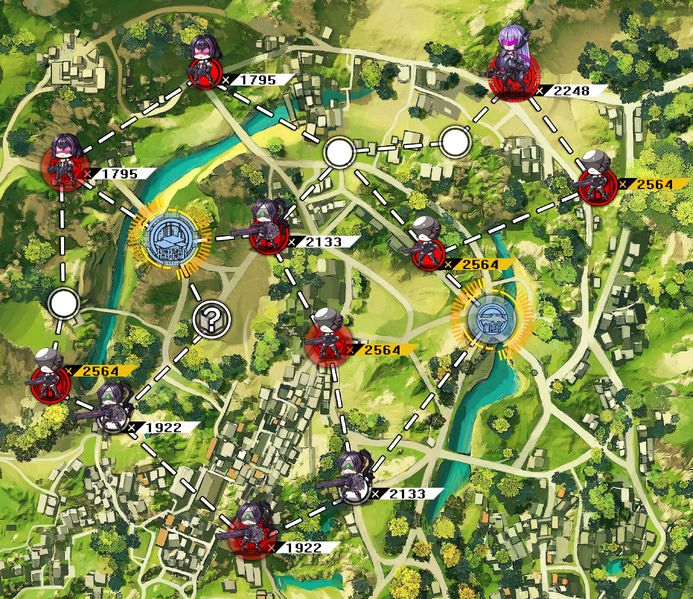Select the blue command post node
Image resolution: width=693 pixels, height=599 pixels.
click(168, 240)
